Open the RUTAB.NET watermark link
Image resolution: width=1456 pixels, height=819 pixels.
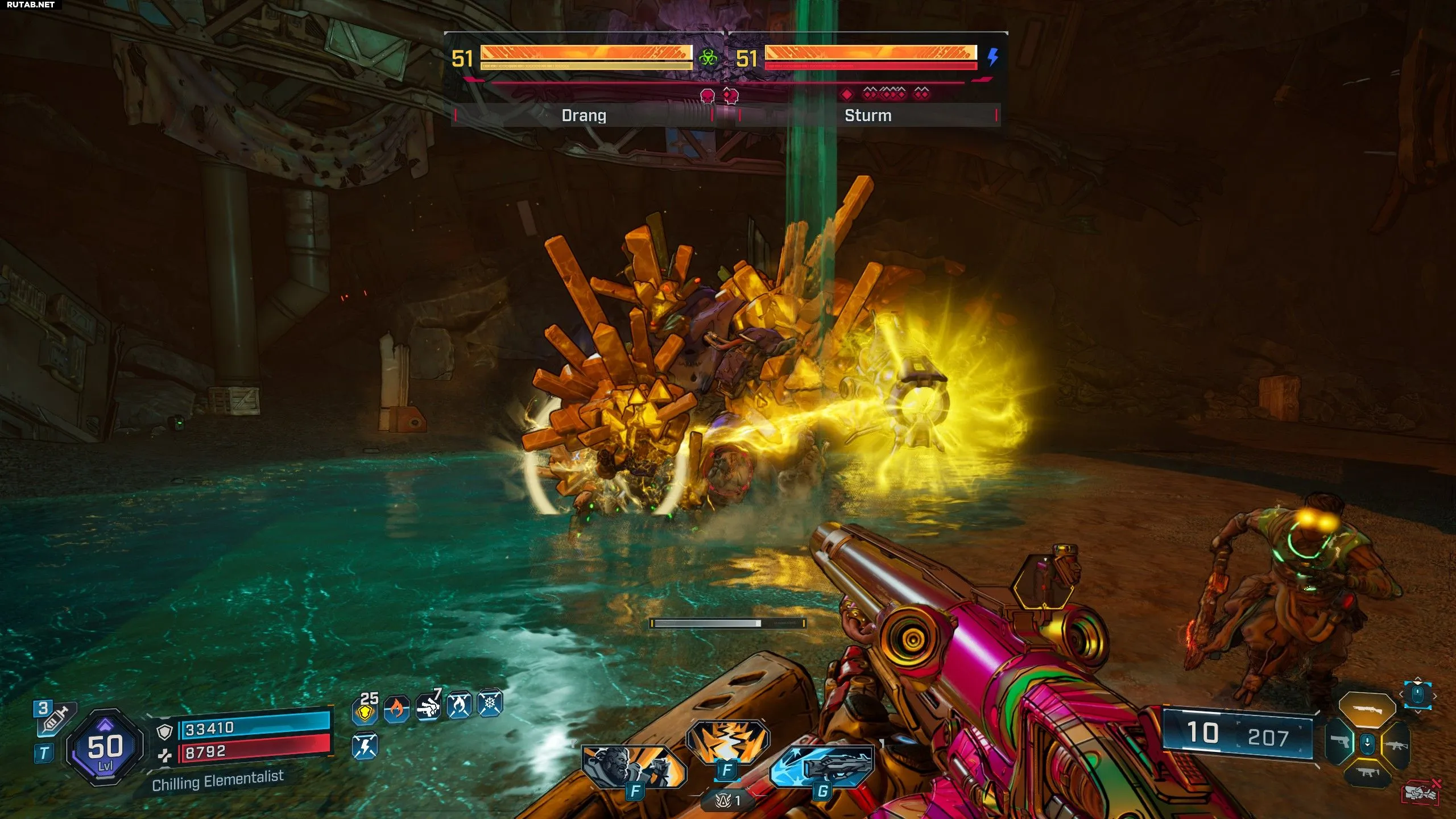point(31,5)
